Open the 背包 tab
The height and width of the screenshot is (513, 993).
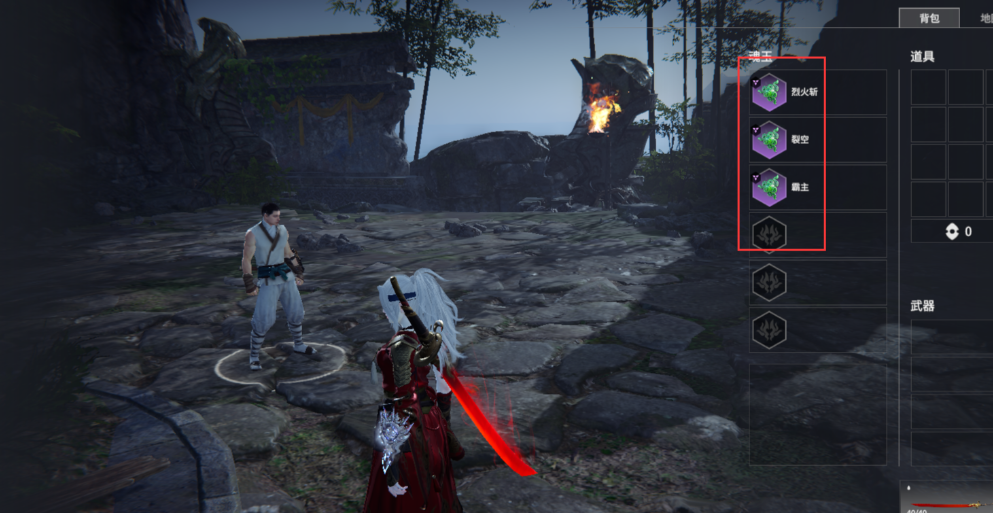(928, 18)
